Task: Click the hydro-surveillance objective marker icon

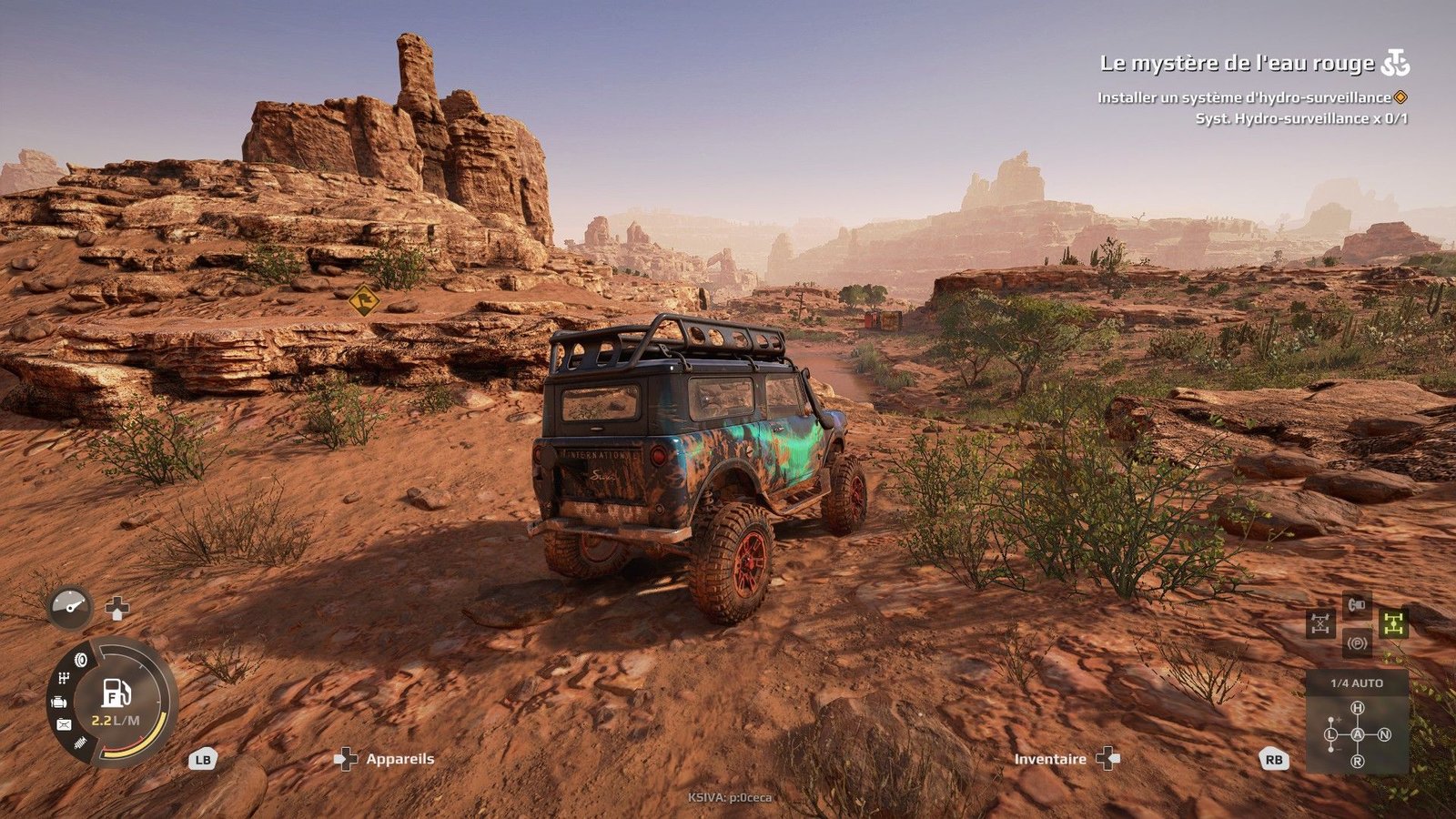Action: coord(1400,97)
